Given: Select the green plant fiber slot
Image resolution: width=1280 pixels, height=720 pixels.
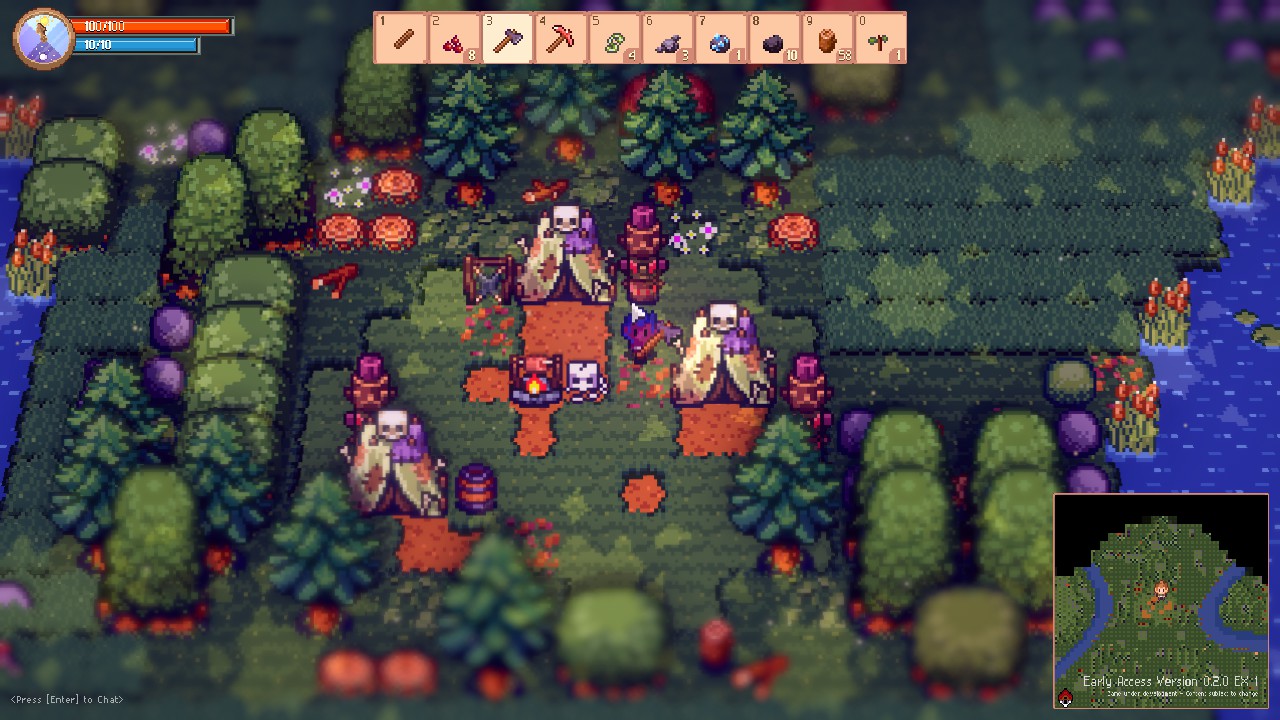Looking at the screenshot, I should (x=614, y=39).
